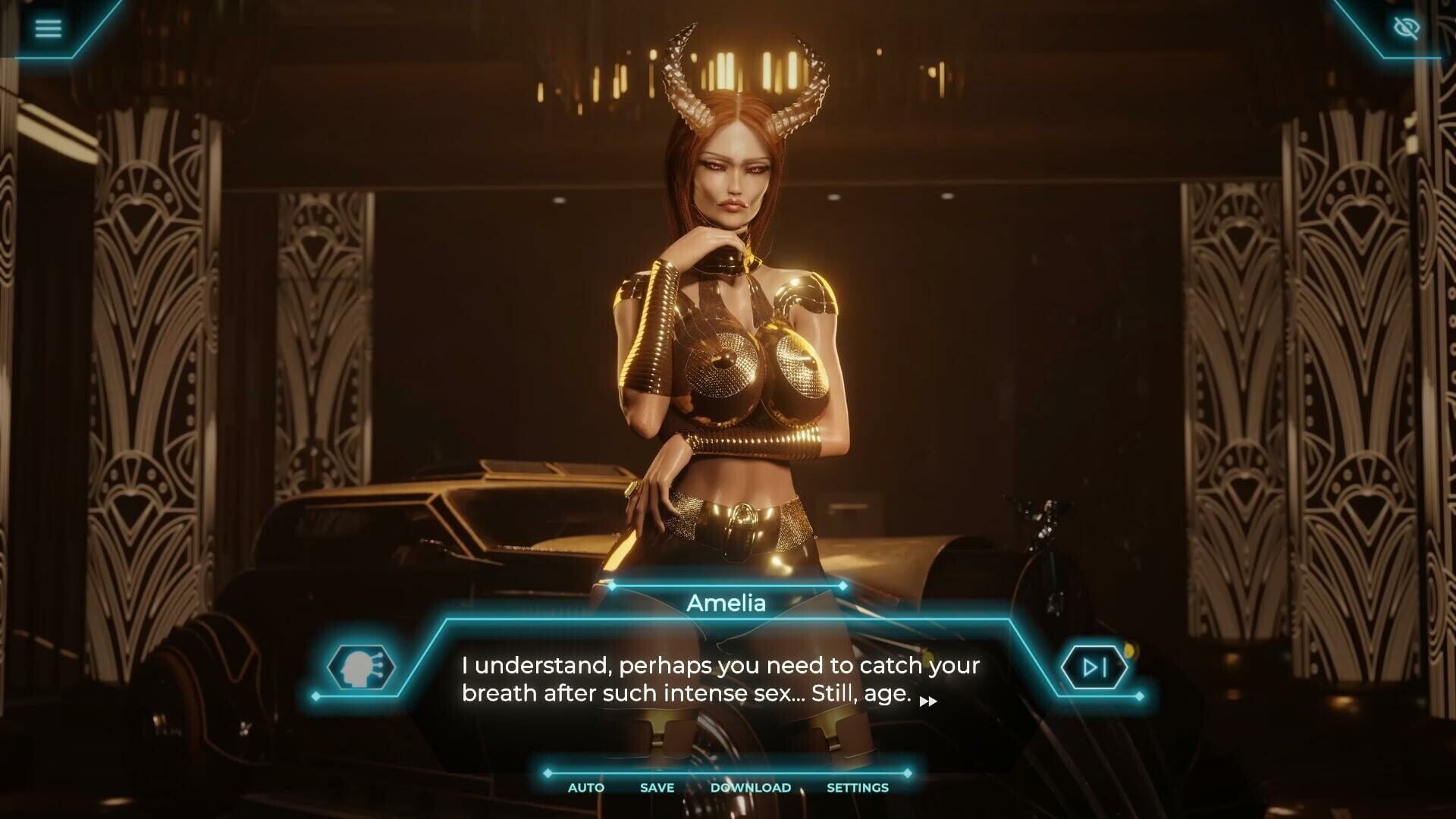Open the SETTINGS menu
The height and width of the screenshot is (819, 1456).
pos(858,788)
